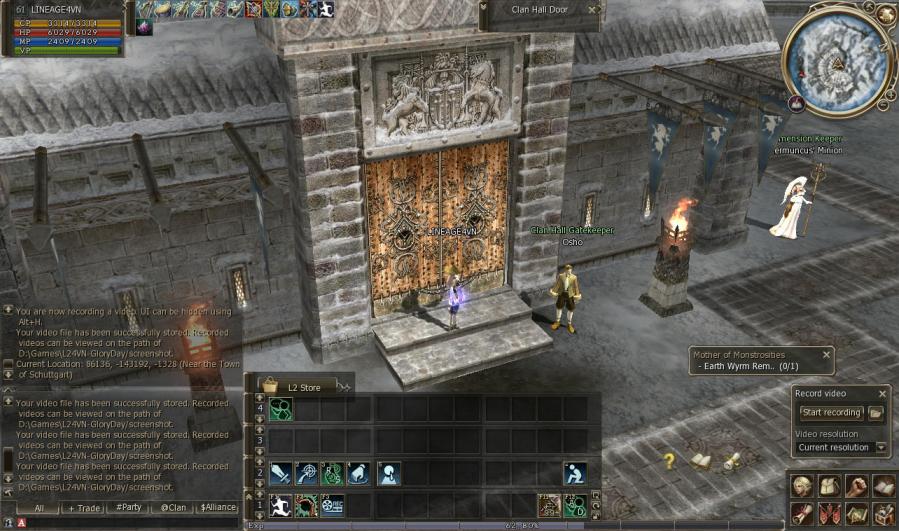Open the Video resolution dropdown
Viewport: 899px width, 531px height.
coord(881,447)
